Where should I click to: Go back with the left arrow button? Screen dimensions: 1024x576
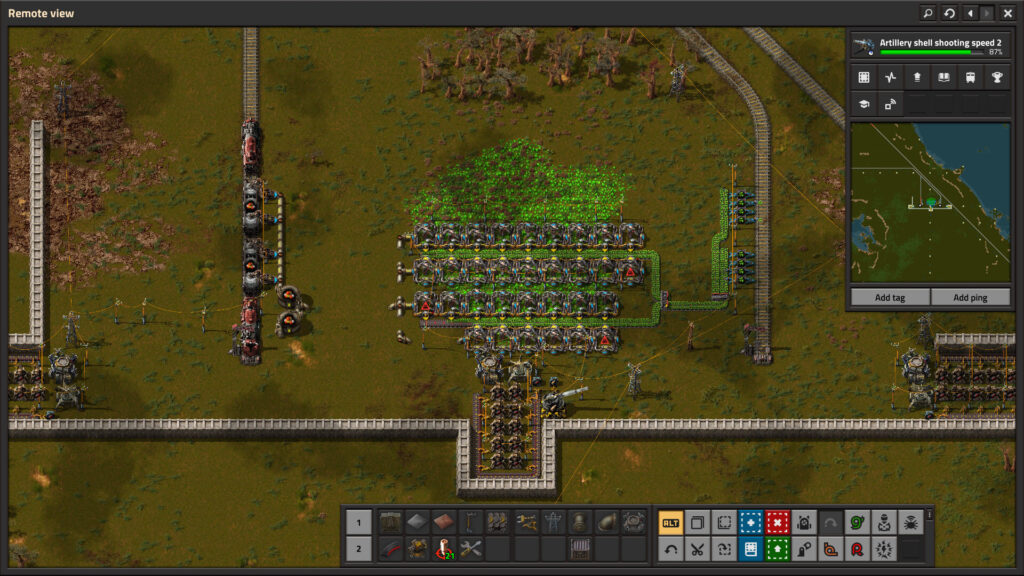point(970,13)
